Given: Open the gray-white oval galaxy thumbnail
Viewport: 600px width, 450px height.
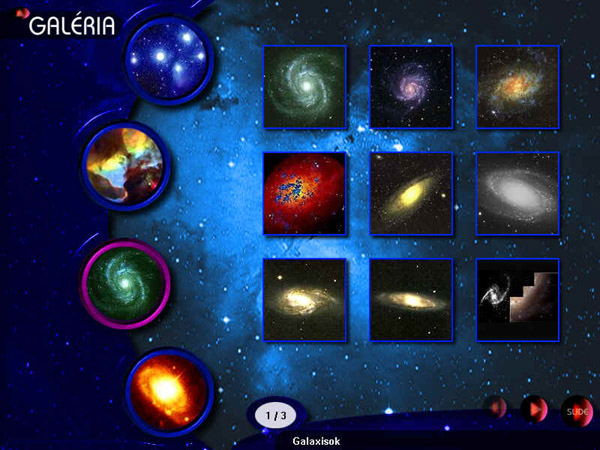Looking at the screenshot, I should point(517,193).
